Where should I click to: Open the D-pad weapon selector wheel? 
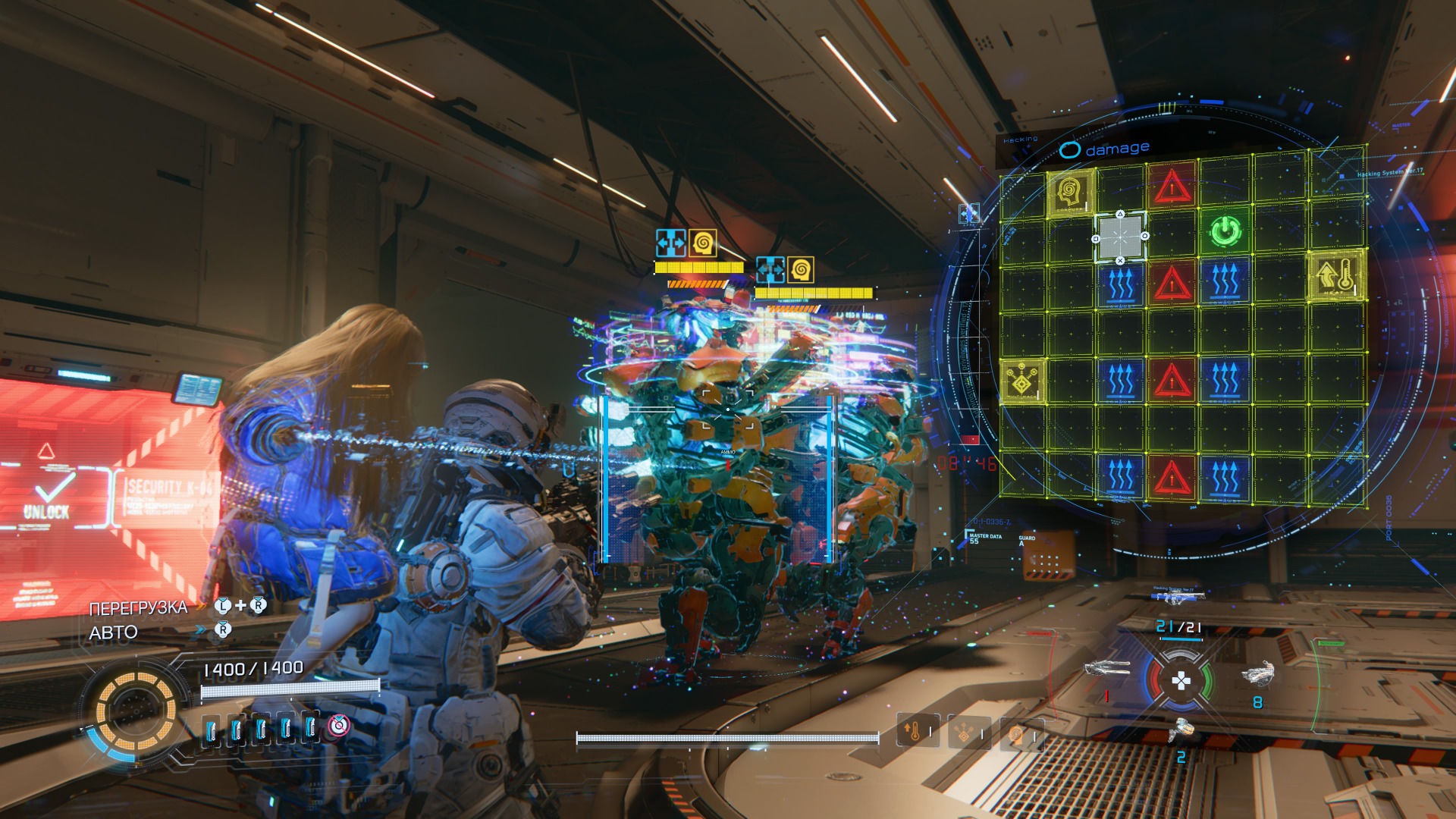[1181, 681]
